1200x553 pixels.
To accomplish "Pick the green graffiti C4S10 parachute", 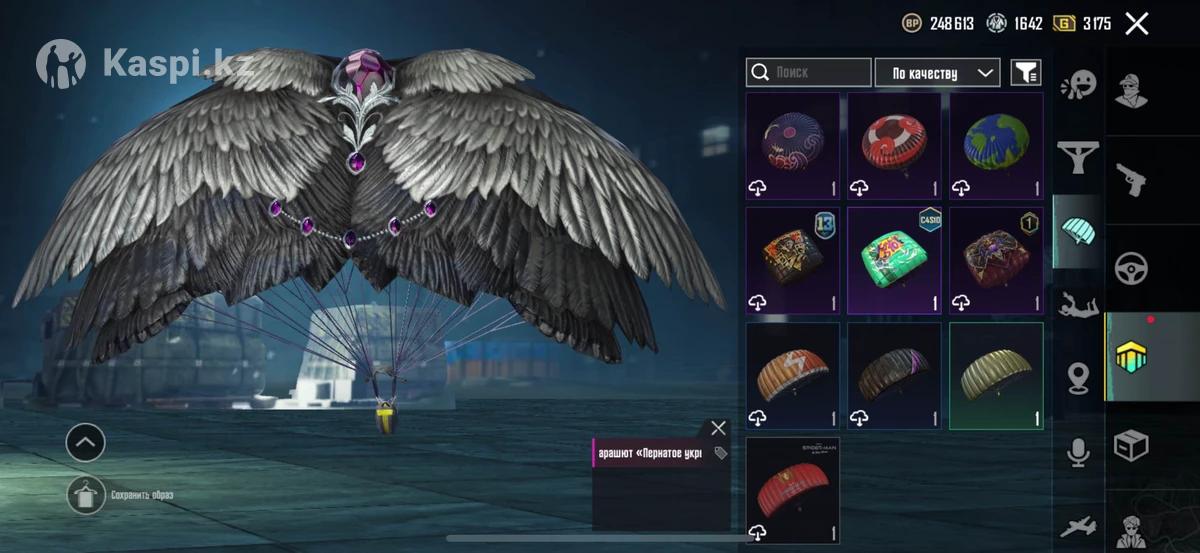I will [895, 260].
